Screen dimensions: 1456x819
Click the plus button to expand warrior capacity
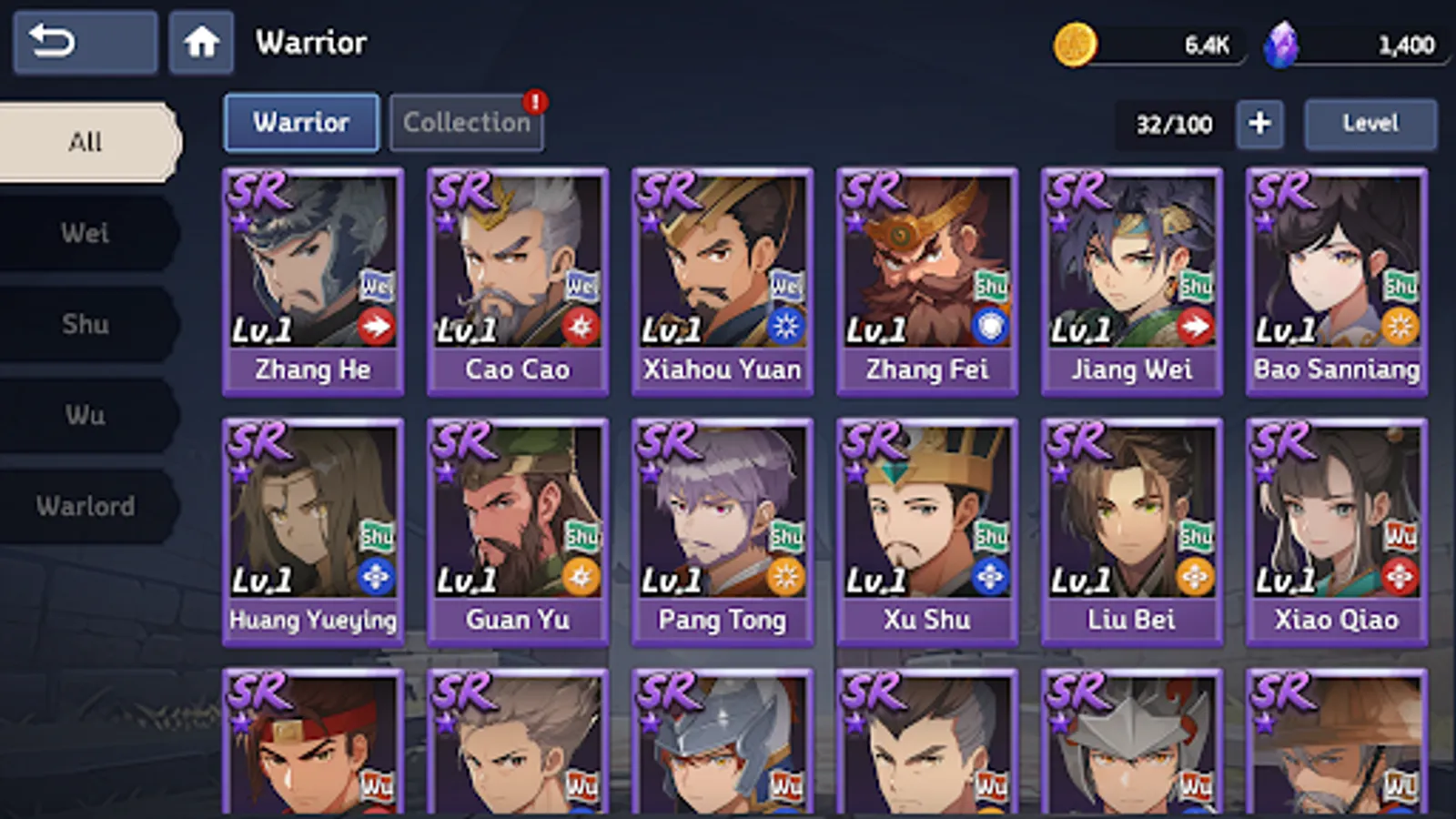(1259, 124)
